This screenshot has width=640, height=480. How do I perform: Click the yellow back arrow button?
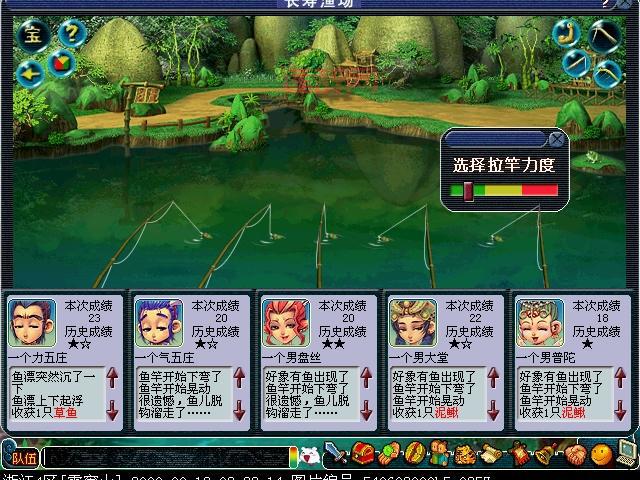coord(31,71)
